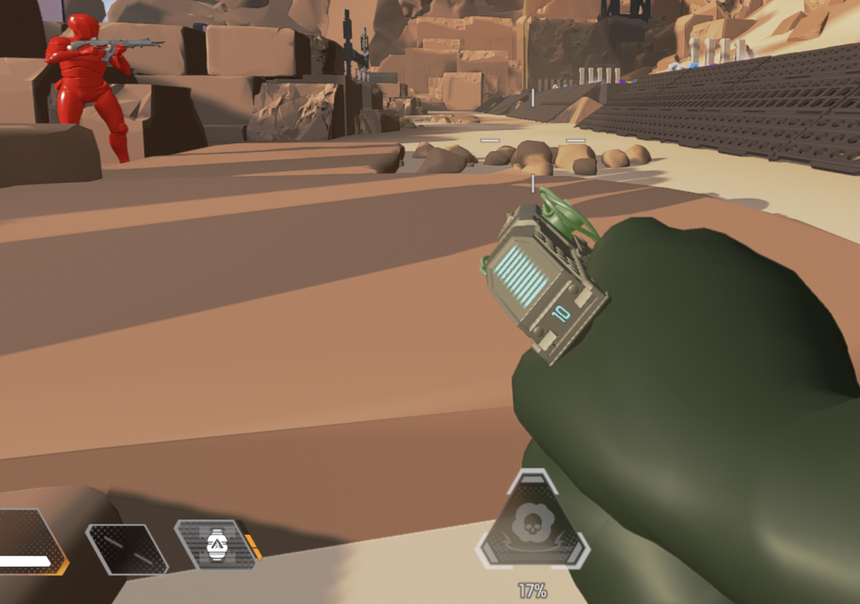Click the dark slot with diagonal slash
The image size is (860, 604).
click(124, 548)
